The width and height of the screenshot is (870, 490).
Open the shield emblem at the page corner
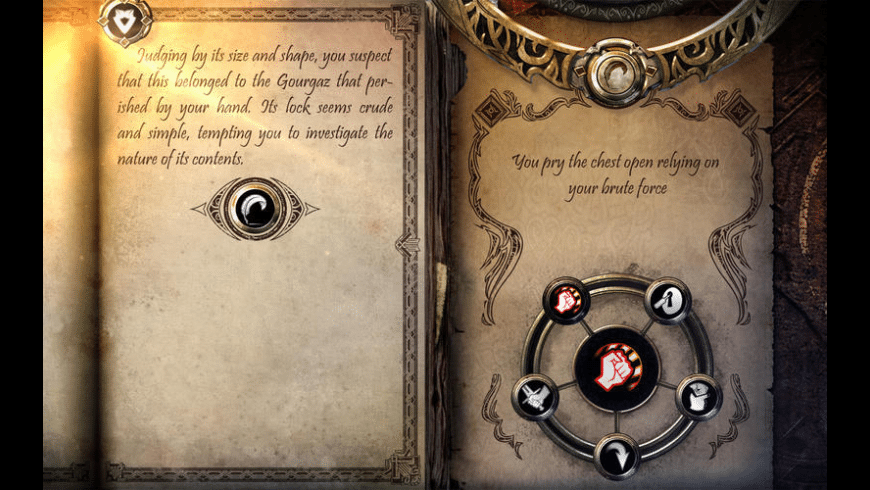coord(125,20)
